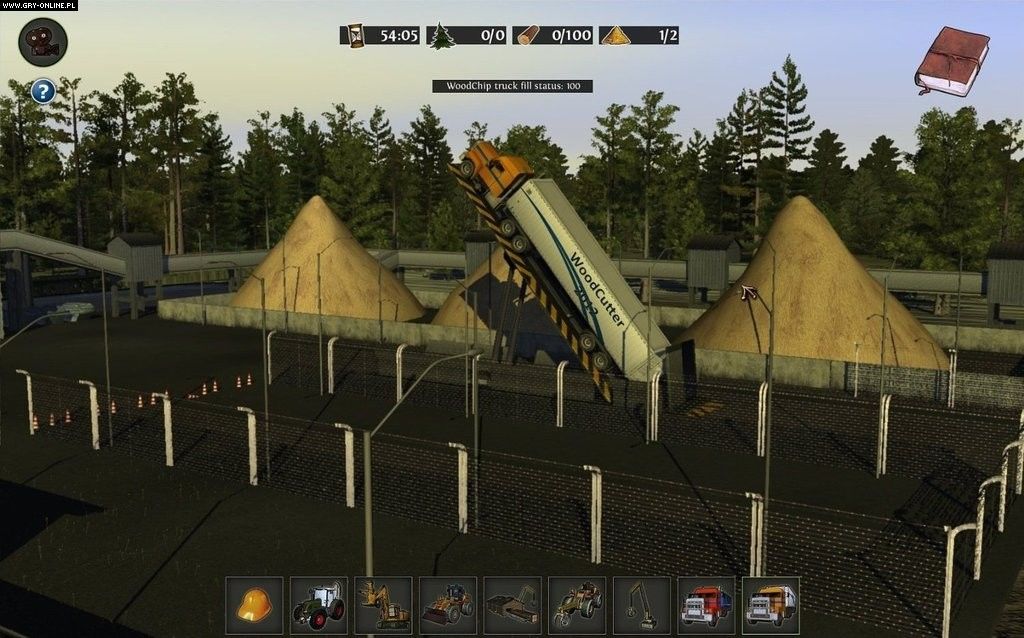
Task: Open the leather journal book
Action: pos(951,62)
